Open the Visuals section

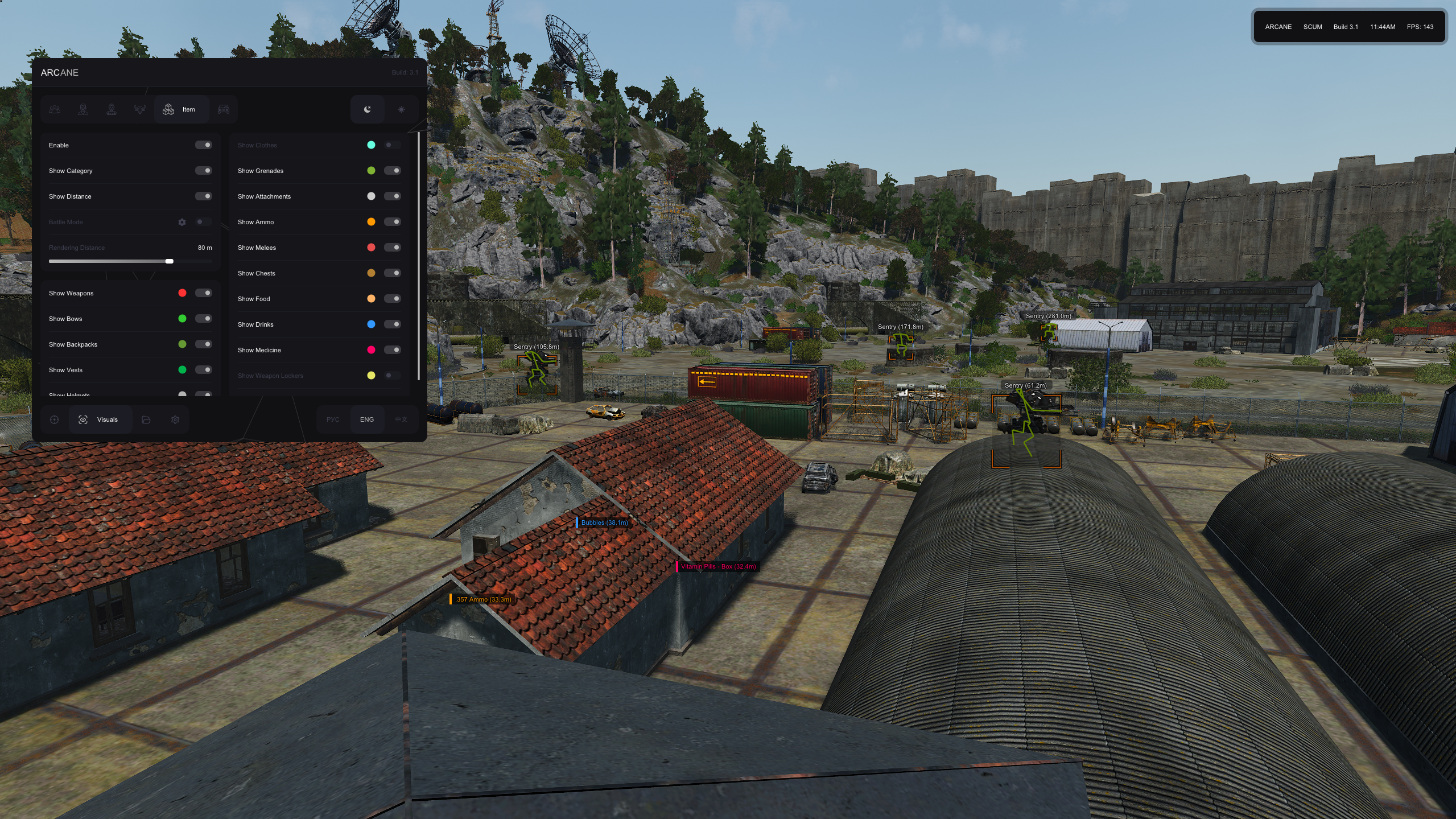[100, 420]
